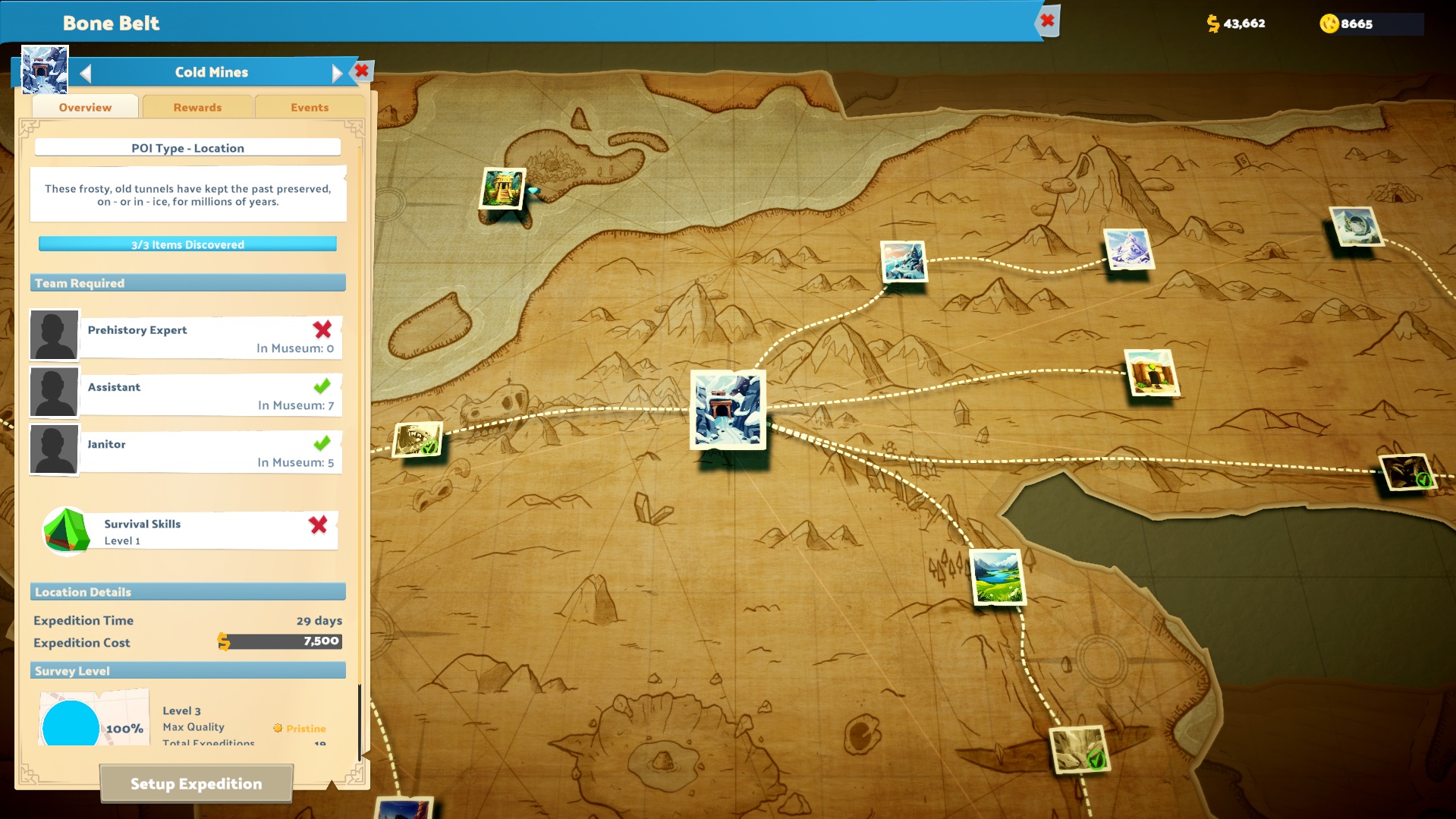The height and width of the screenshot is (819, 1456).
Task: Return to the Overview tab
Action: pos(84,106)
